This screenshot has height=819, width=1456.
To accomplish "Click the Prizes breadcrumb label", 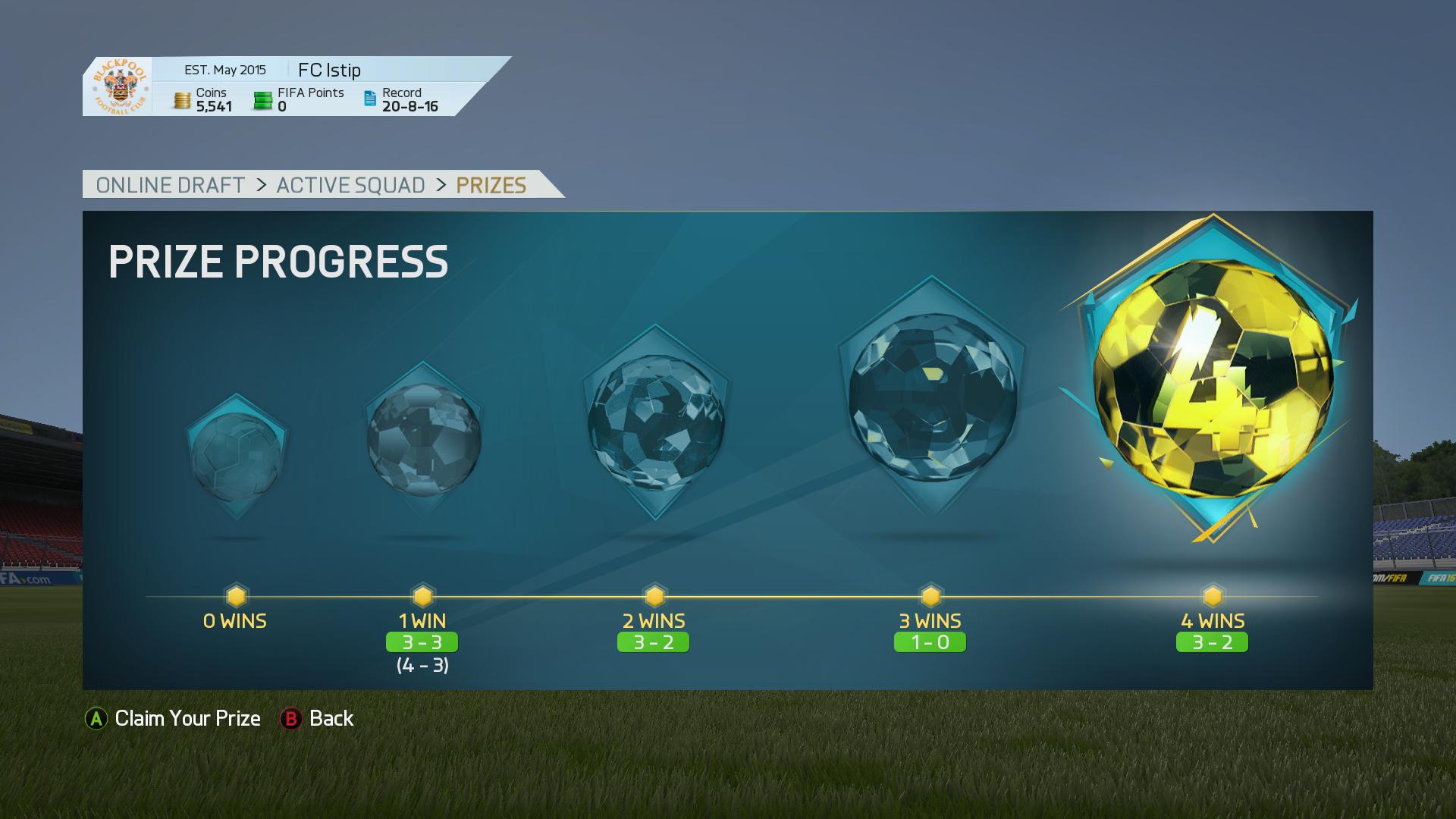I will point(491,185).
